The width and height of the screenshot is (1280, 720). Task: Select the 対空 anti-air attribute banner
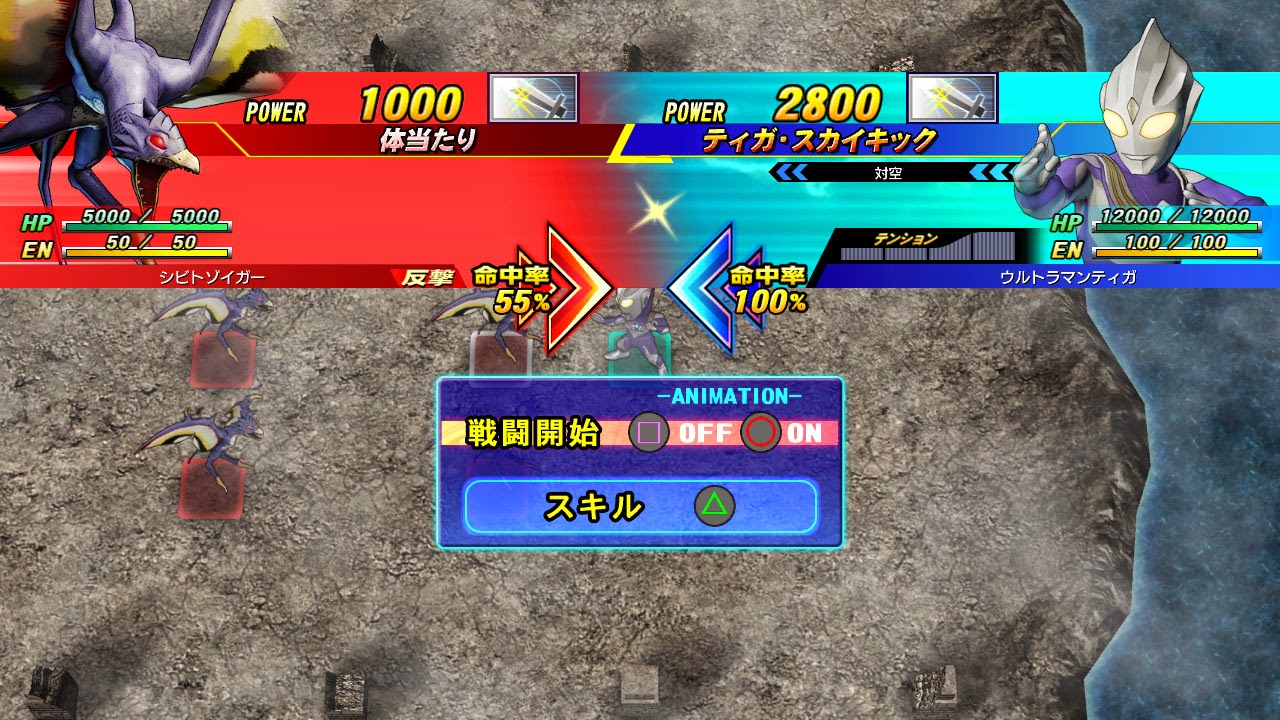[x=890, y=170]
